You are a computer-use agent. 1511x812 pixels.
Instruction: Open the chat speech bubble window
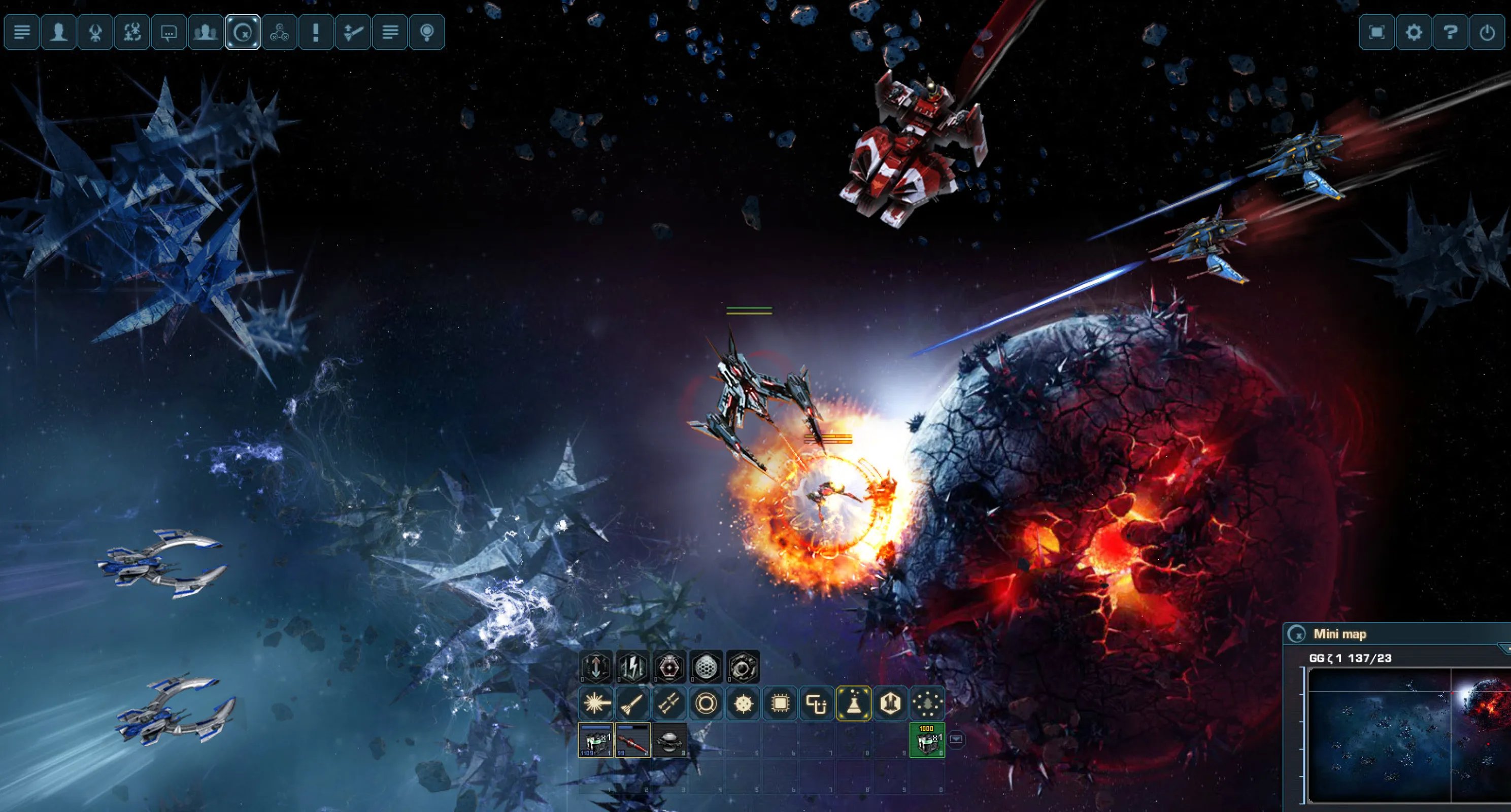[x=169, y=31]
